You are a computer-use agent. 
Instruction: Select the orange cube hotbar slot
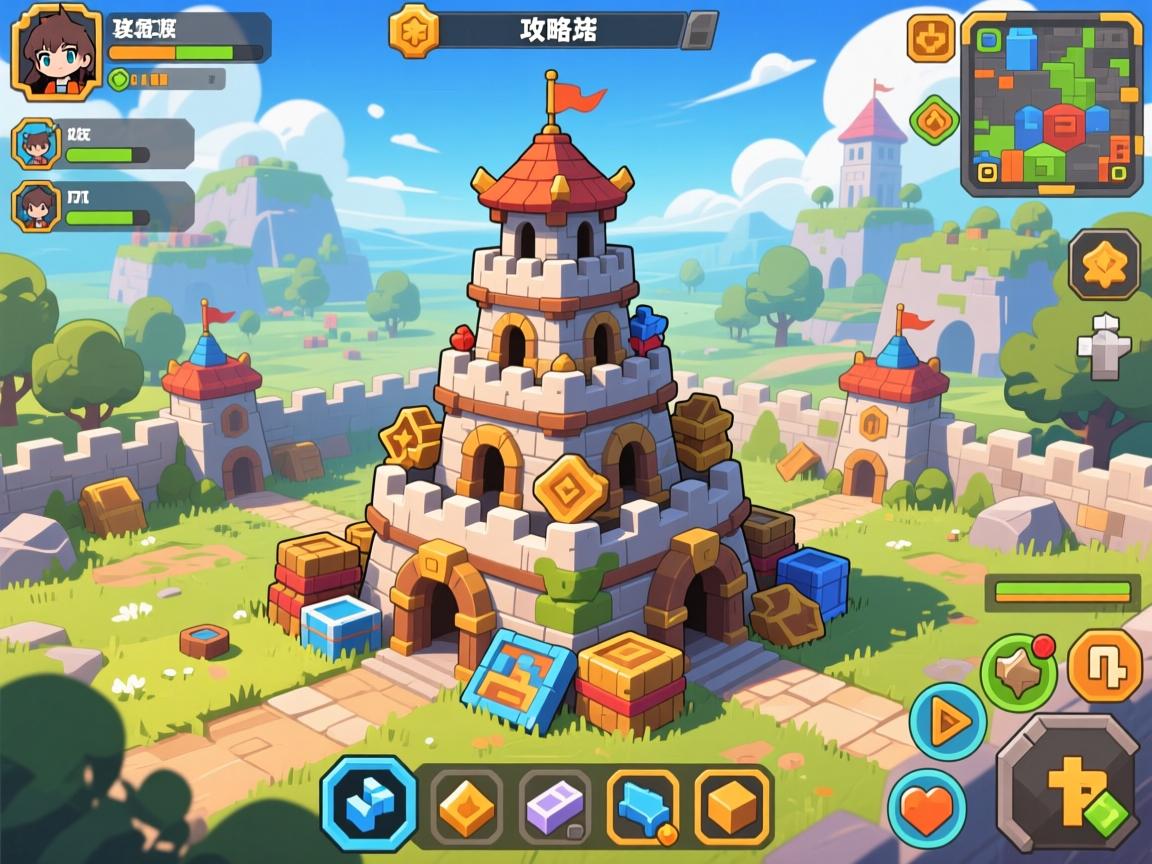coord(731,805)
